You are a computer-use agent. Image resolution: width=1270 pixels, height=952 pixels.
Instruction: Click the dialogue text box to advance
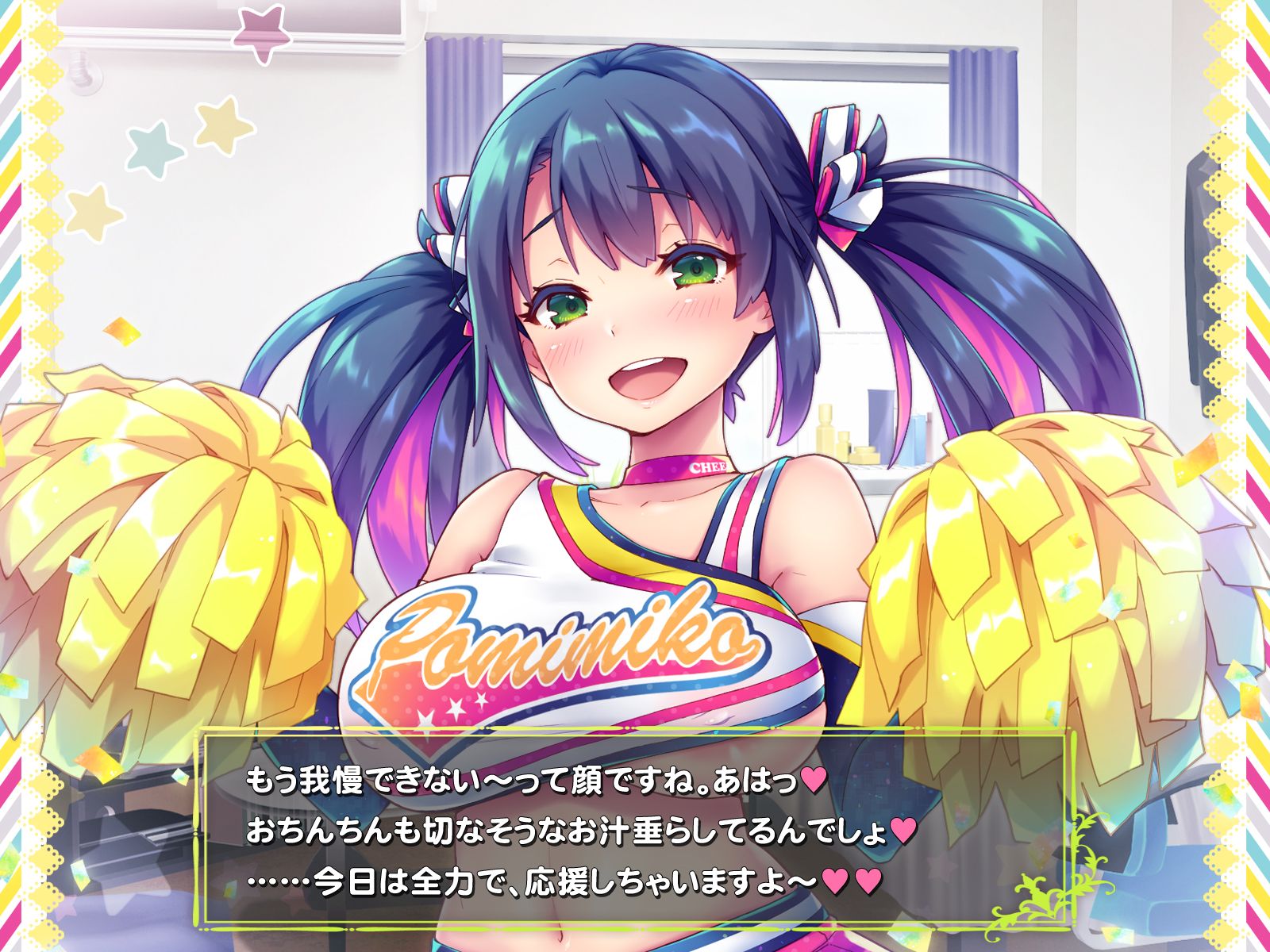pos(635,829)
